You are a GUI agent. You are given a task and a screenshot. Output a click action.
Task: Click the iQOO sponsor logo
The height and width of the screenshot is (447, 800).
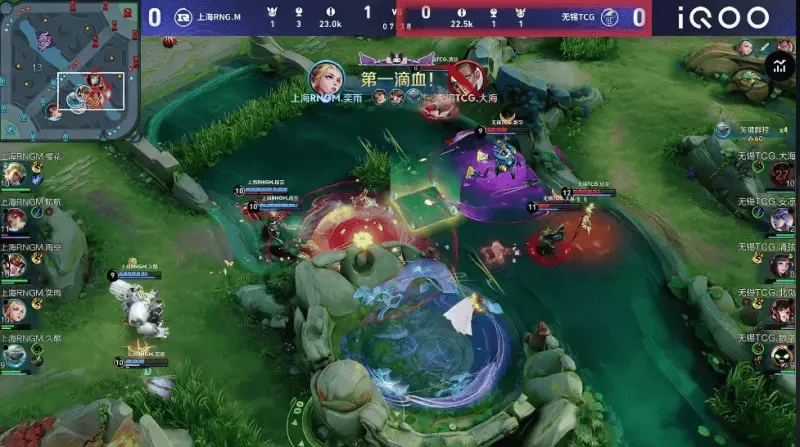pos(723,17)
